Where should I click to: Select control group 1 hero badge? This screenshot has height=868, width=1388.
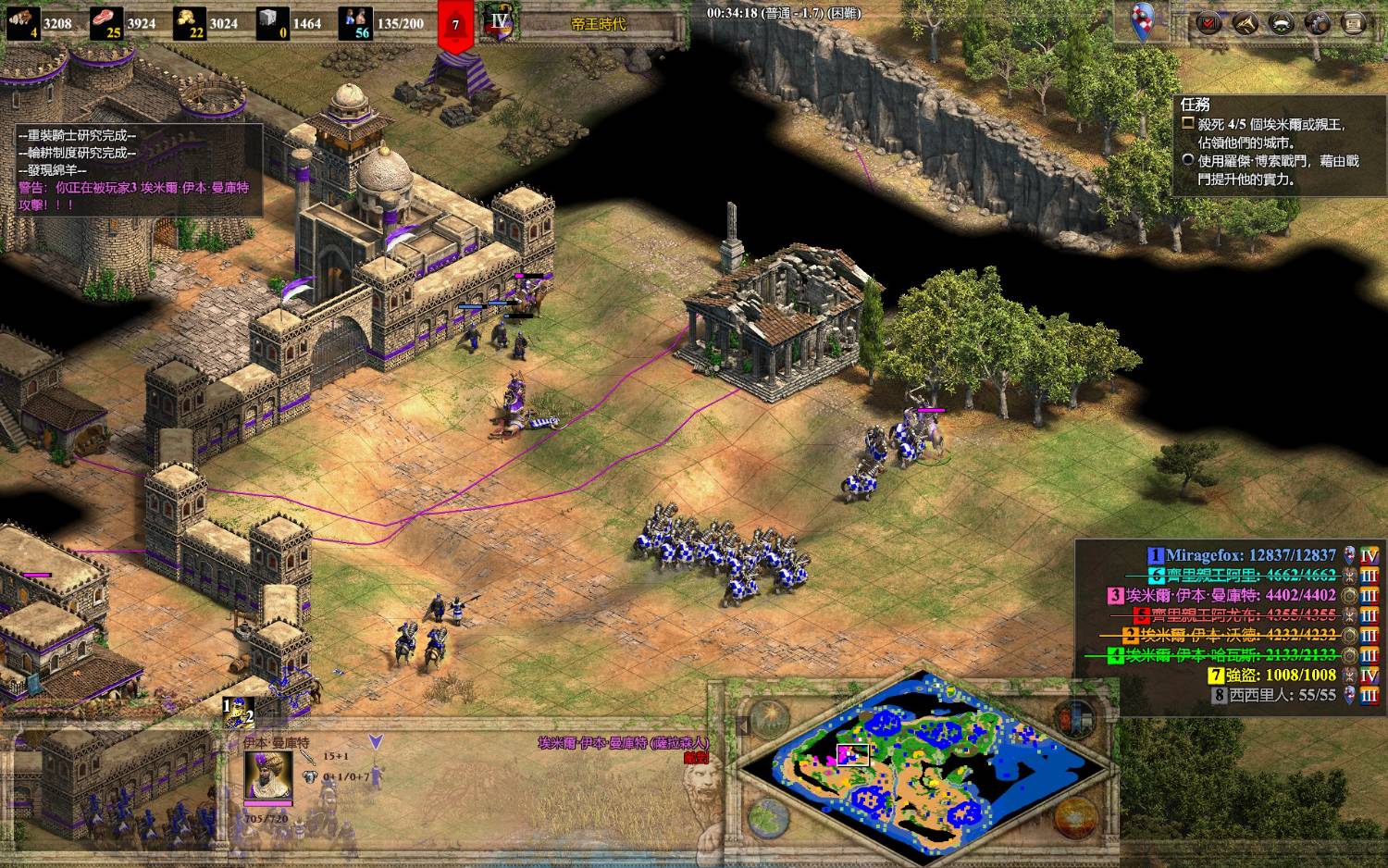pos(238,713)
